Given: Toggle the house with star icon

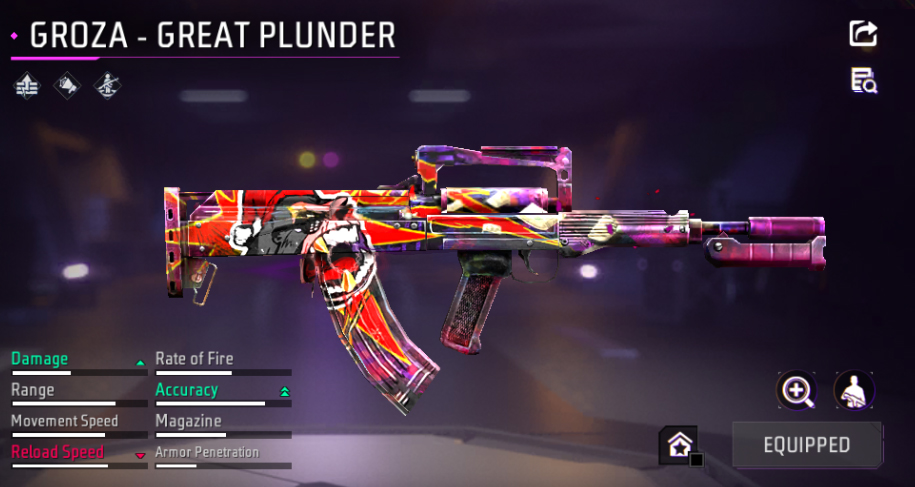Looking at the screenshot, I should [677, 445].
